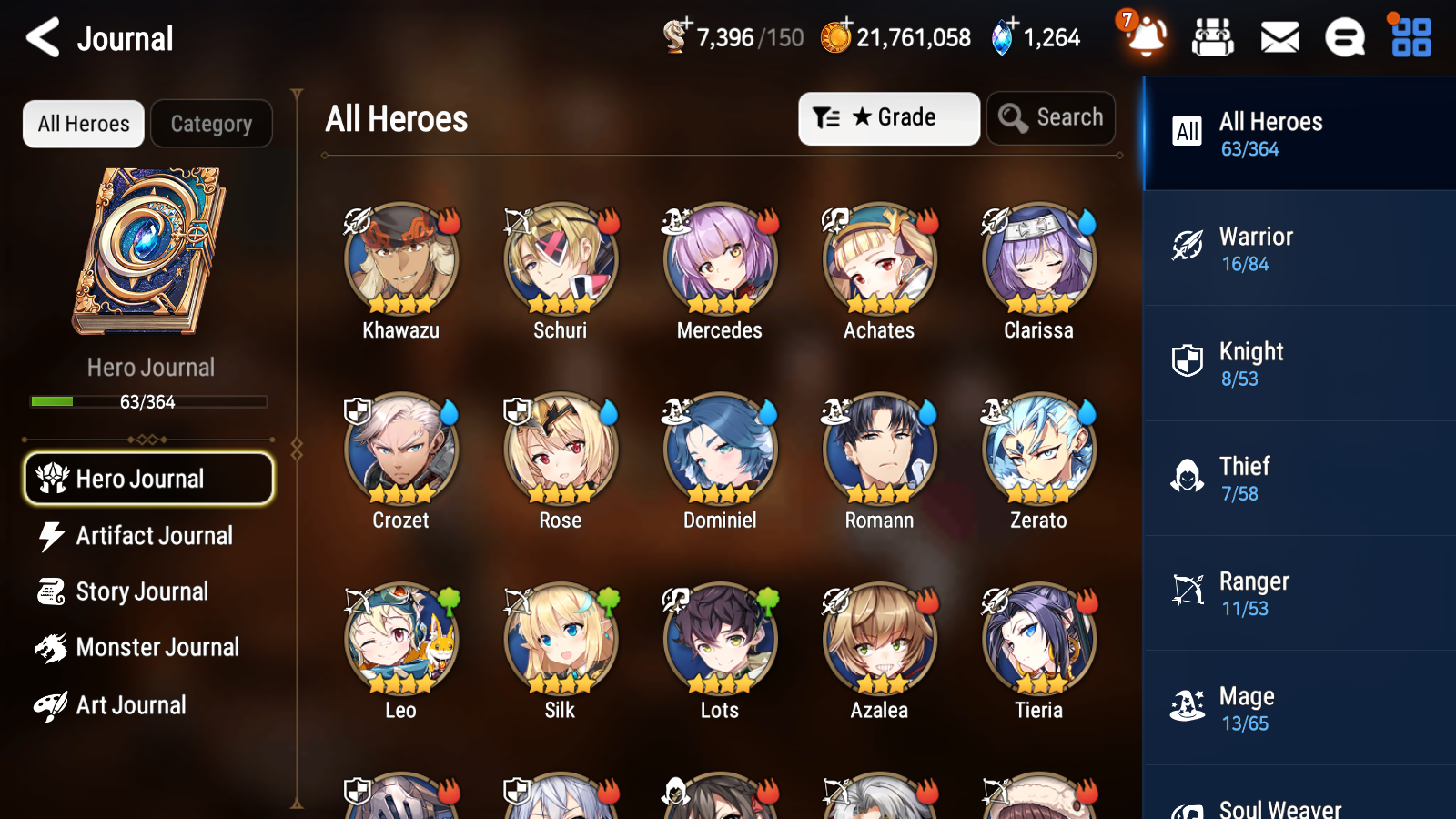Select the hero Mercedes portrait
The width and height of the screenshot is (1456, 819).
[x=719, y=259]
